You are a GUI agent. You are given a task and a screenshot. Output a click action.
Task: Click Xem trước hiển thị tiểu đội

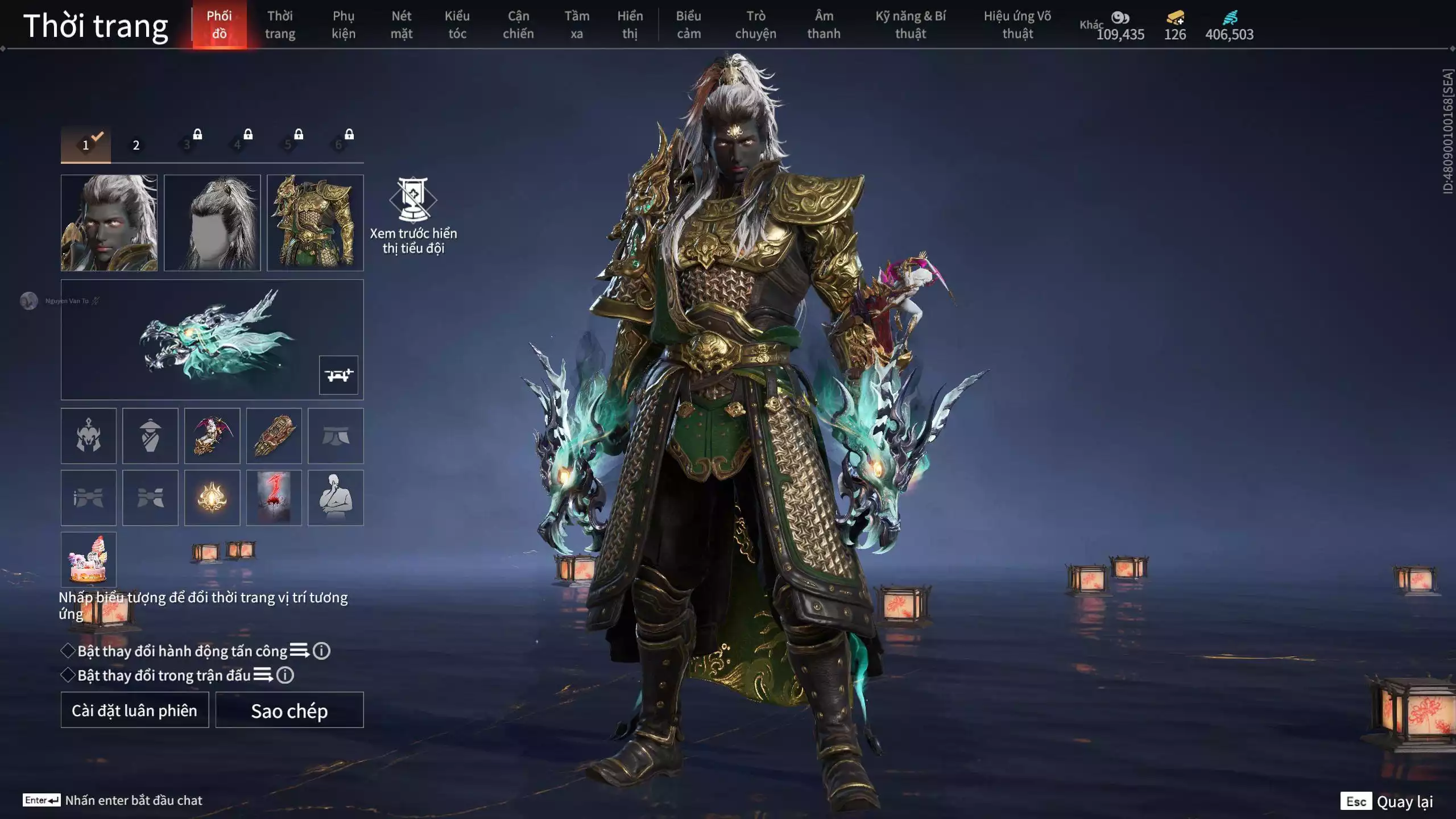click(413, 216)
